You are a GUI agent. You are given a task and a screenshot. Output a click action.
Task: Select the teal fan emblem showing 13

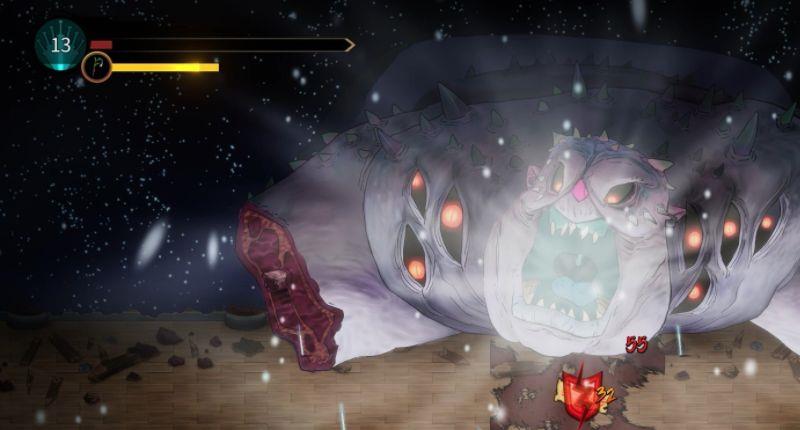[x=60, y=44]
